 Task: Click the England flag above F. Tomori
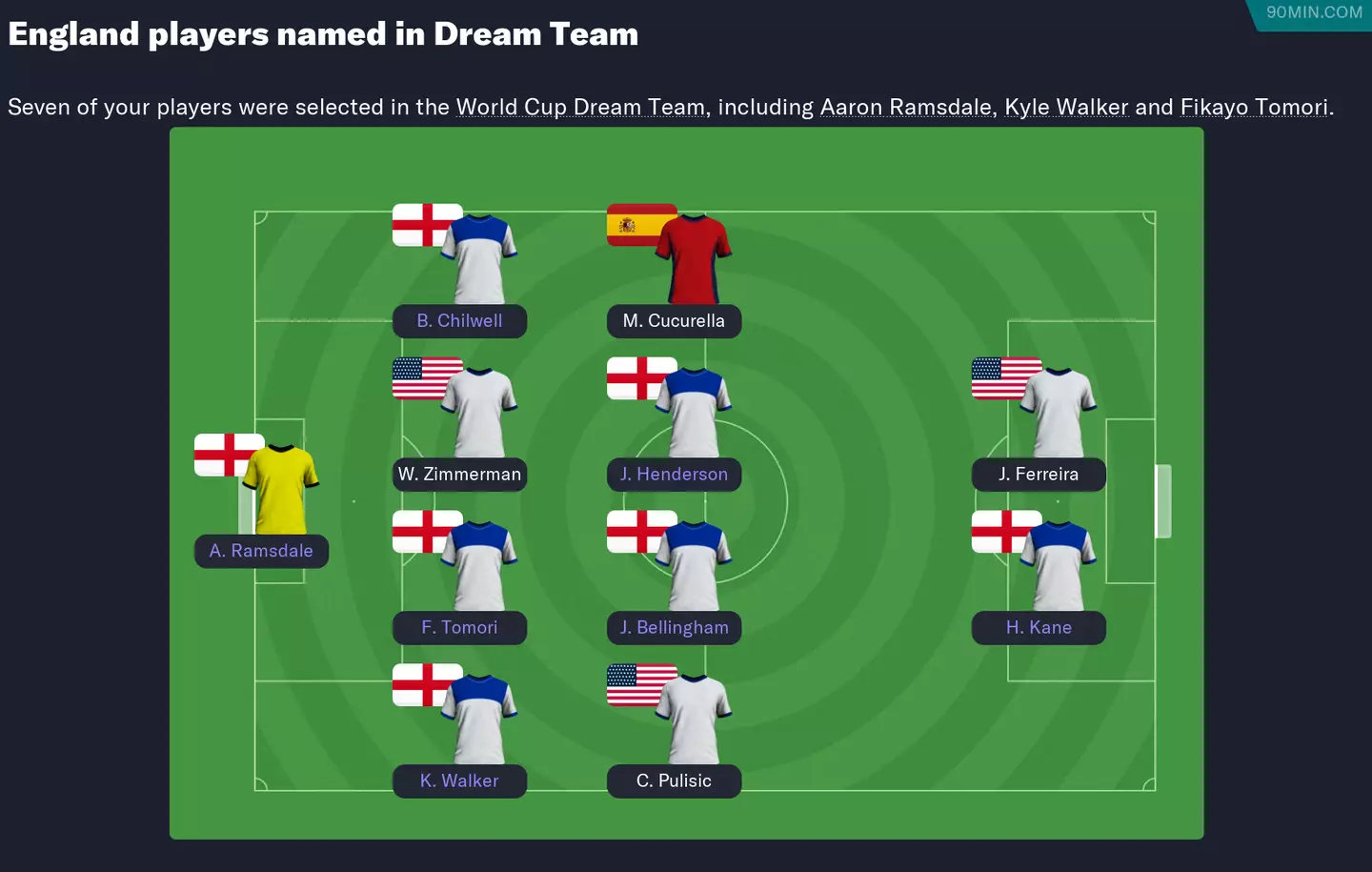coord(426,531)
